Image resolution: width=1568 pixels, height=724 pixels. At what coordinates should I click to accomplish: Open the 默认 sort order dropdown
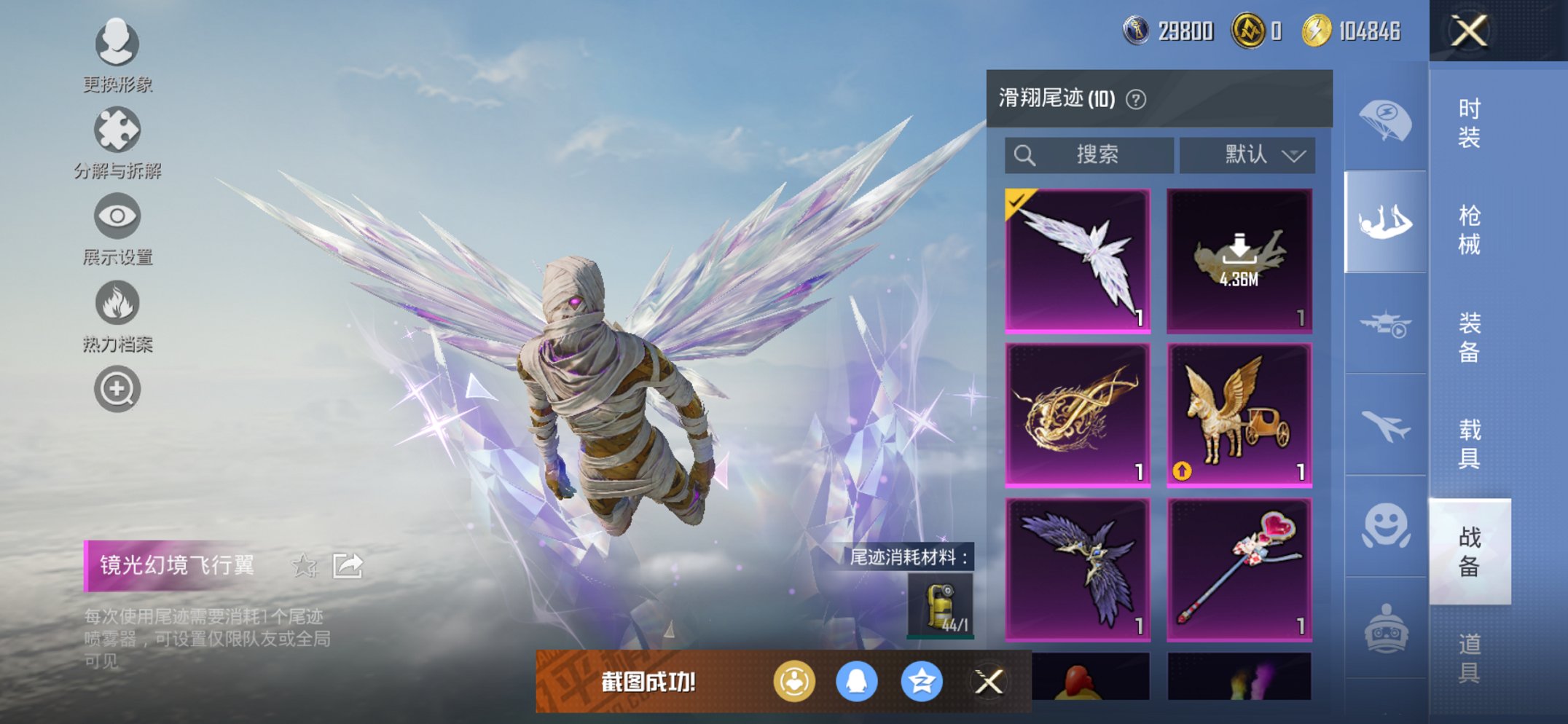click(1247, 154)
